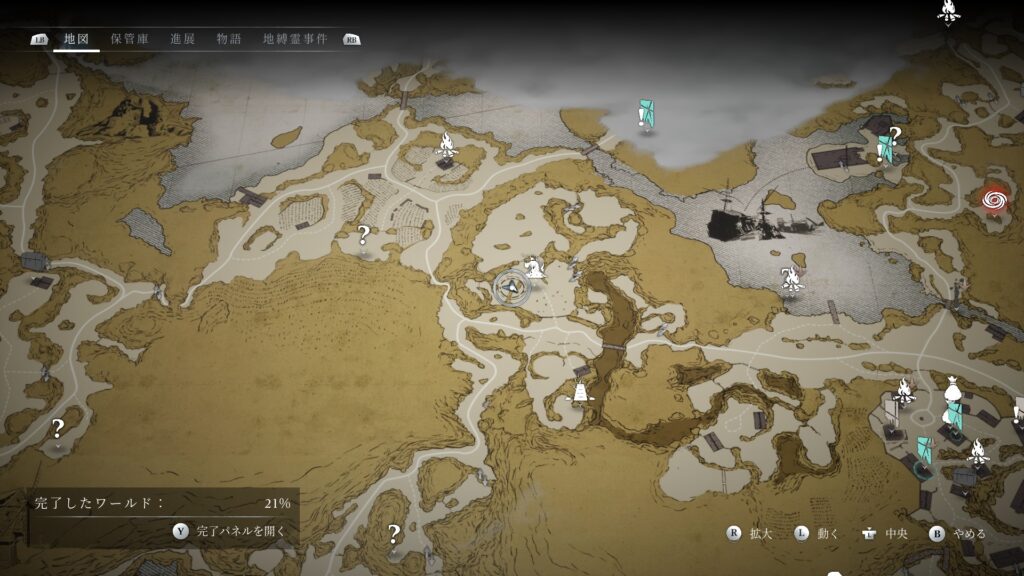
Task: Open the 物語 story tab
Action: 228,39
